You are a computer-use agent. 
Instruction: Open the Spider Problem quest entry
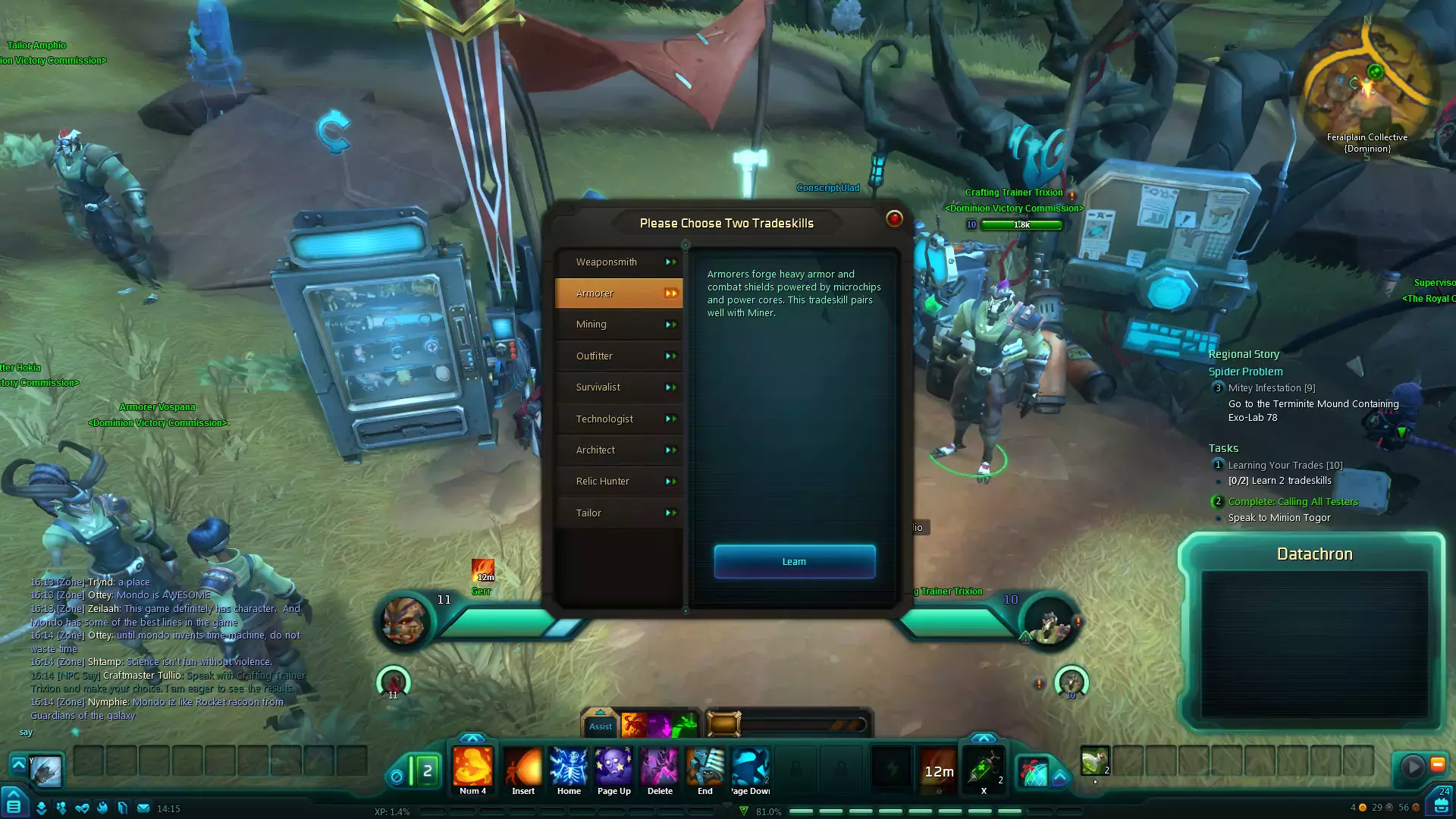click(1245, 372)
